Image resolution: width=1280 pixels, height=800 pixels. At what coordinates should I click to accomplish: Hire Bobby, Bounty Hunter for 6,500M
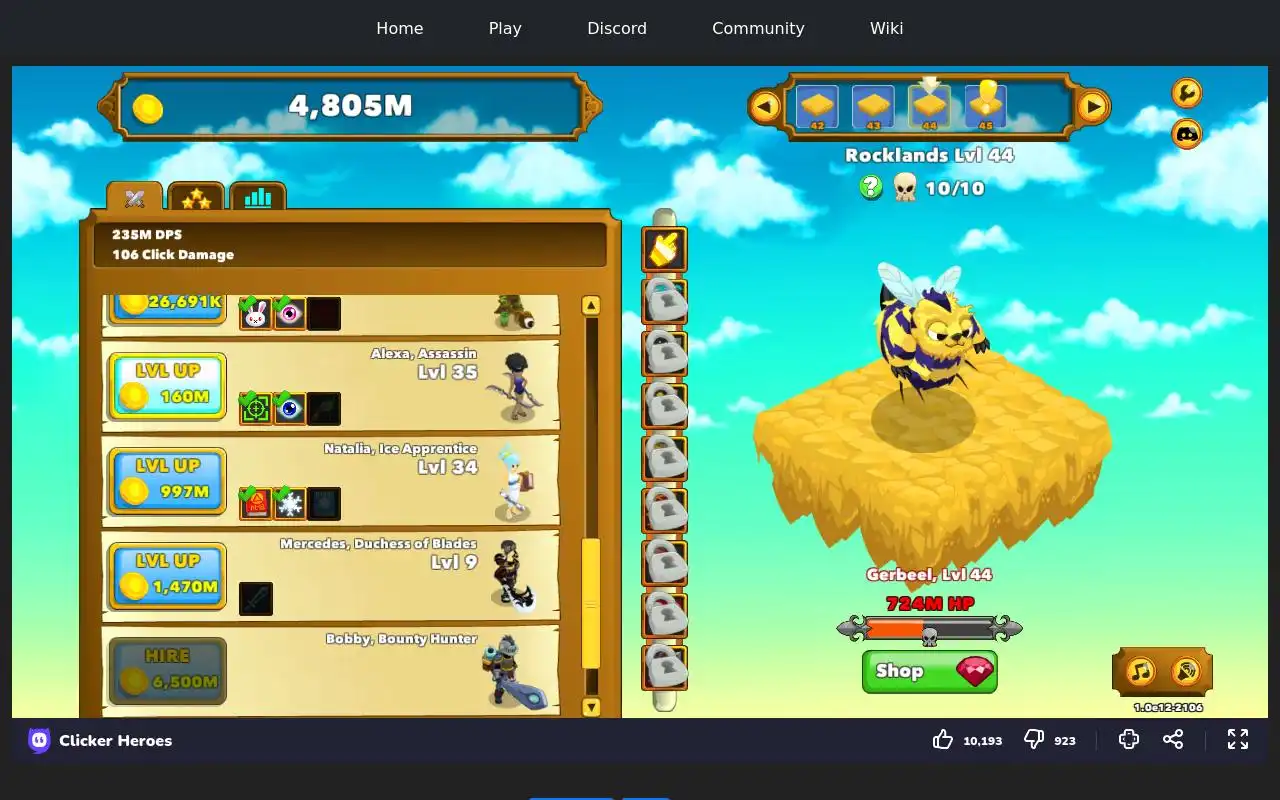[167, 671]
